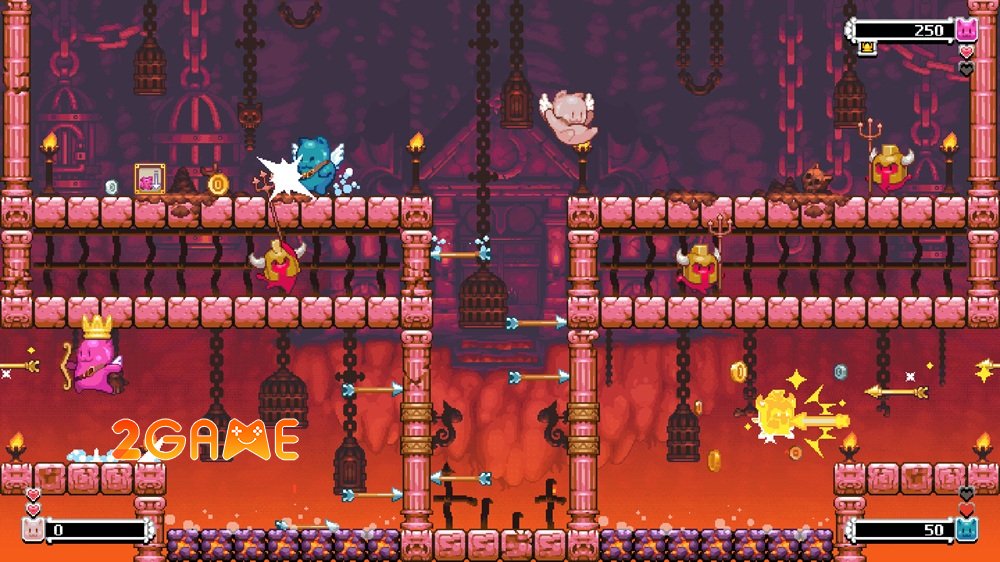Viewport: 1000px width, 562px height.
Task: Select the white cat player portrait
Action: coord(33,530)
